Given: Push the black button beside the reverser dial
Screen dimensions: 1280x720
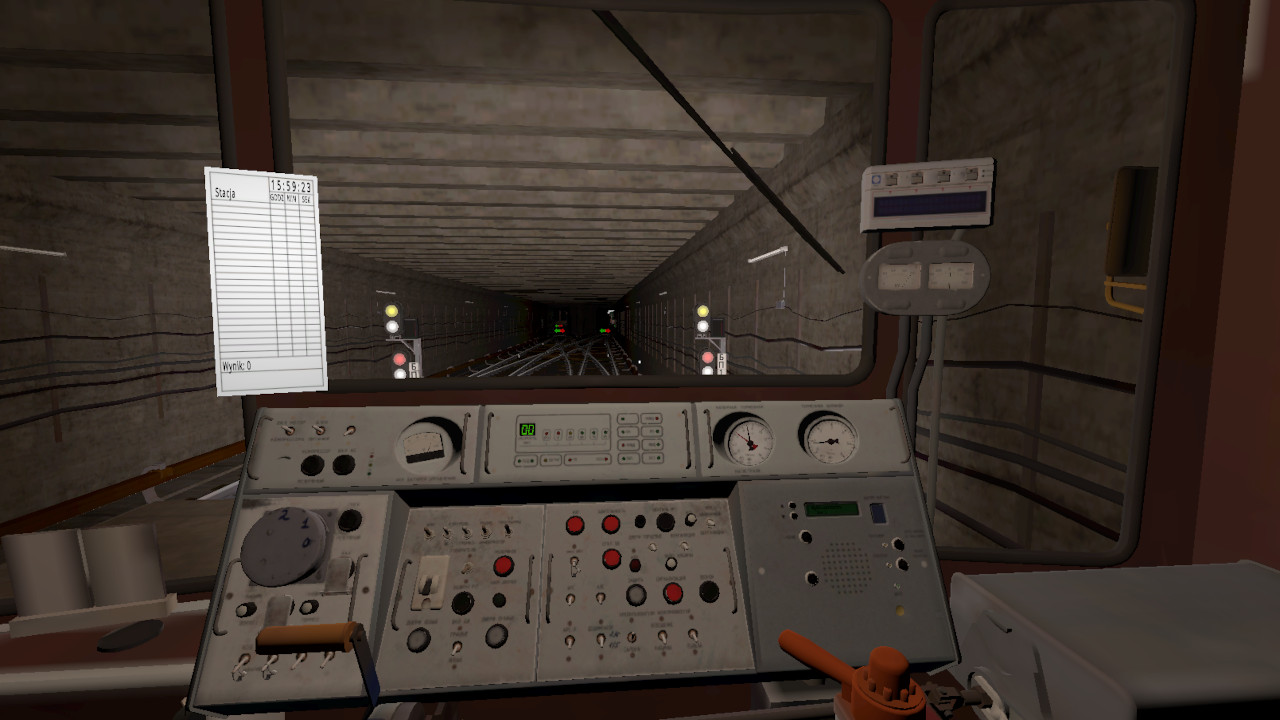Looking at the screenshot, I should click(x=350, y=520).
